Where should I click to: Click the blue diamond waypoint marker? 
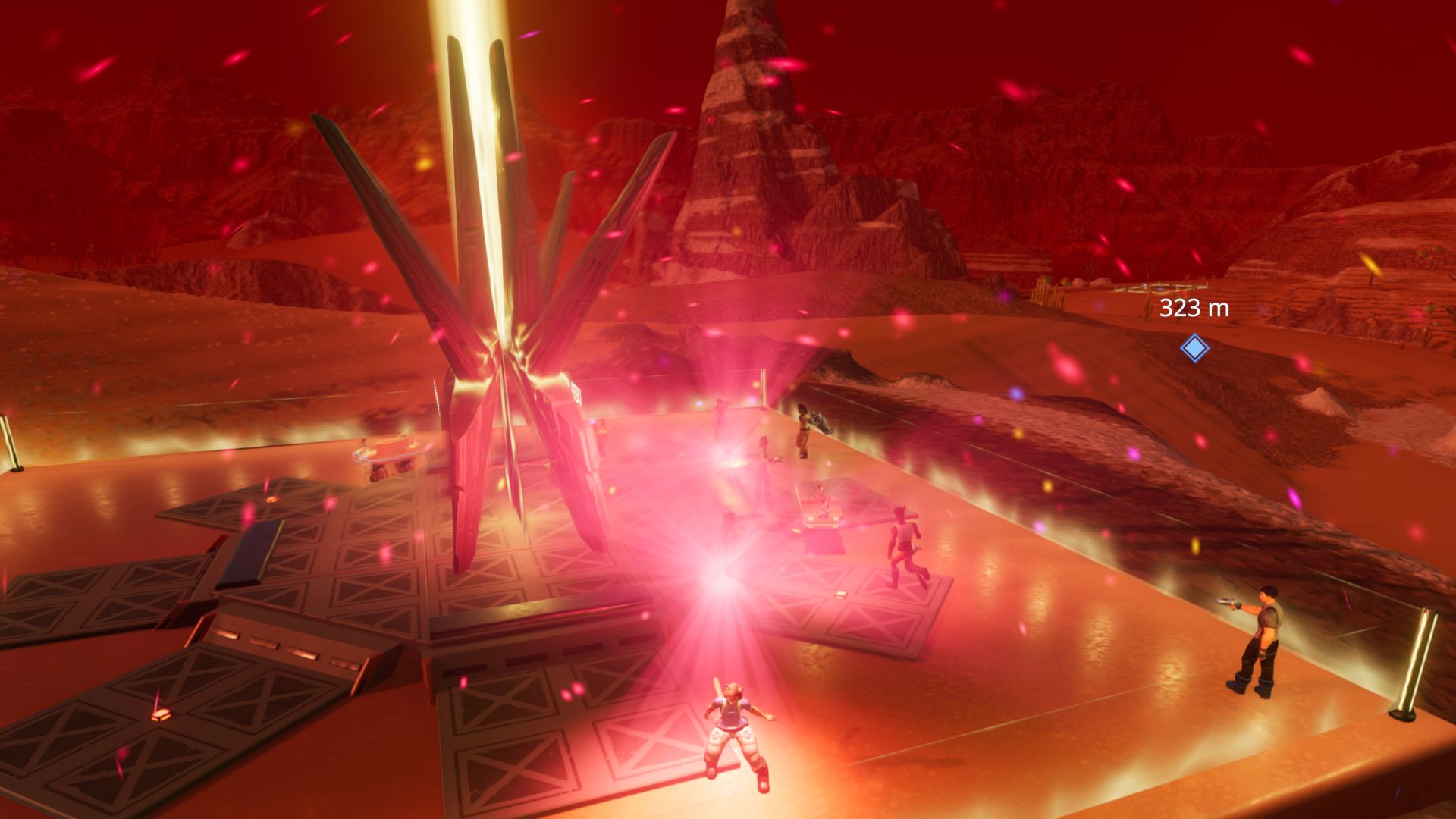click(x=1194, y=348)
